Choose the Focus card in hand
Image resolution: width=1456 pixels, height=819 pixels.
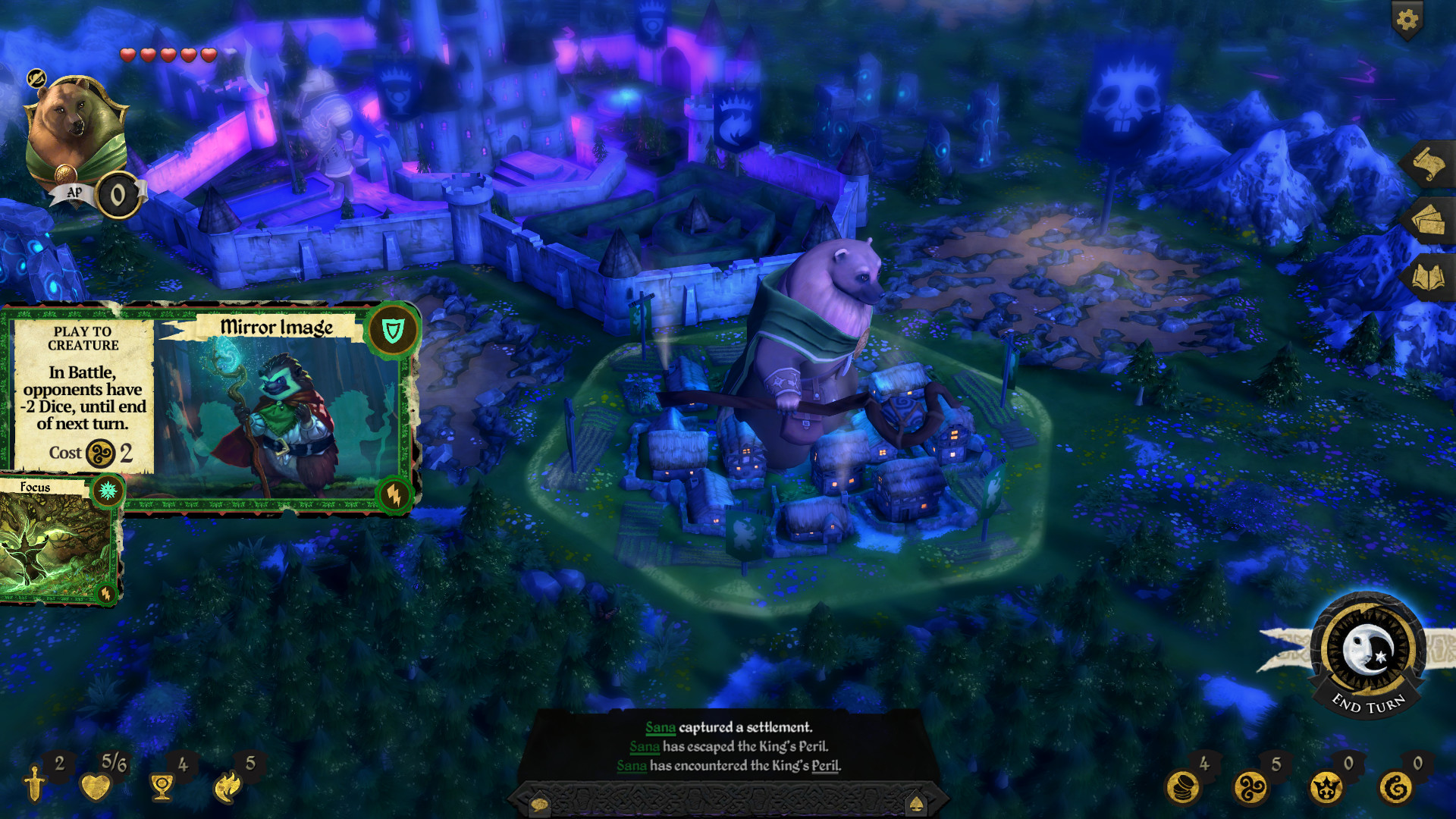point(57,540)
